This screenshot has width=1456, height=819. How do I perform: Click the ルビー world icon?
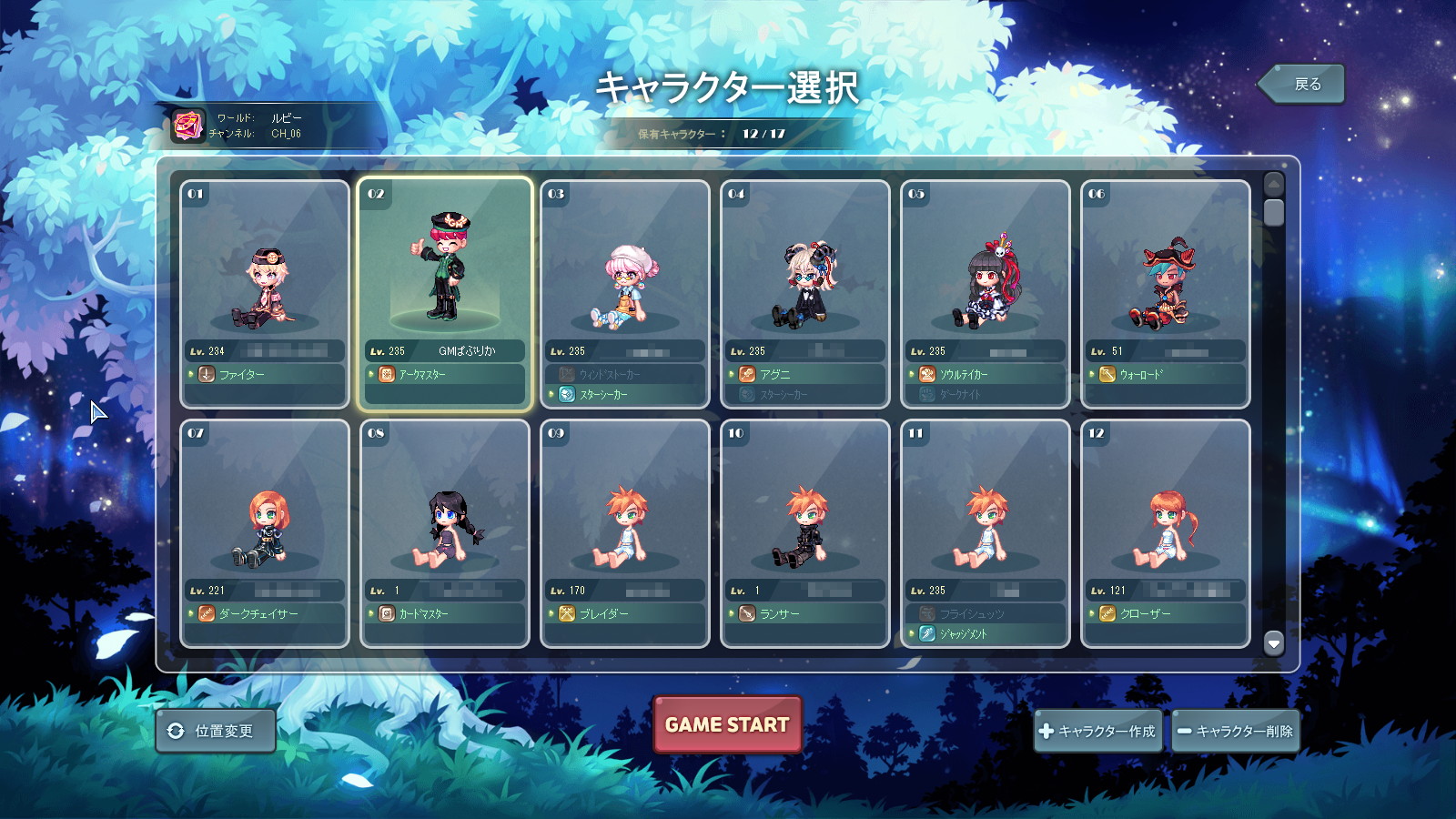[x=188, y=126]
